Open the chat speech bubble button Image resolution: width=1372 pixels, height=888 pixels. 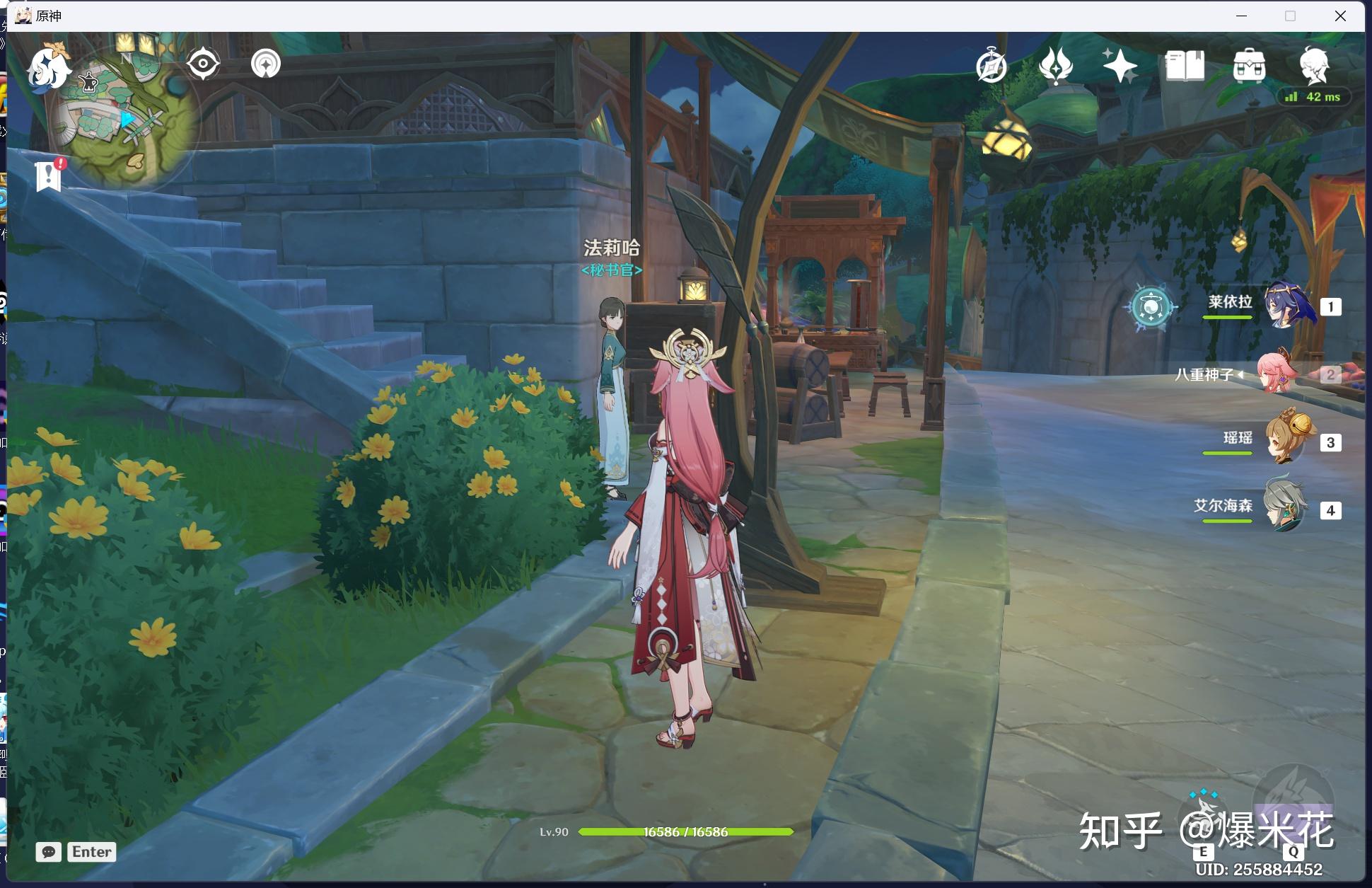48,852
